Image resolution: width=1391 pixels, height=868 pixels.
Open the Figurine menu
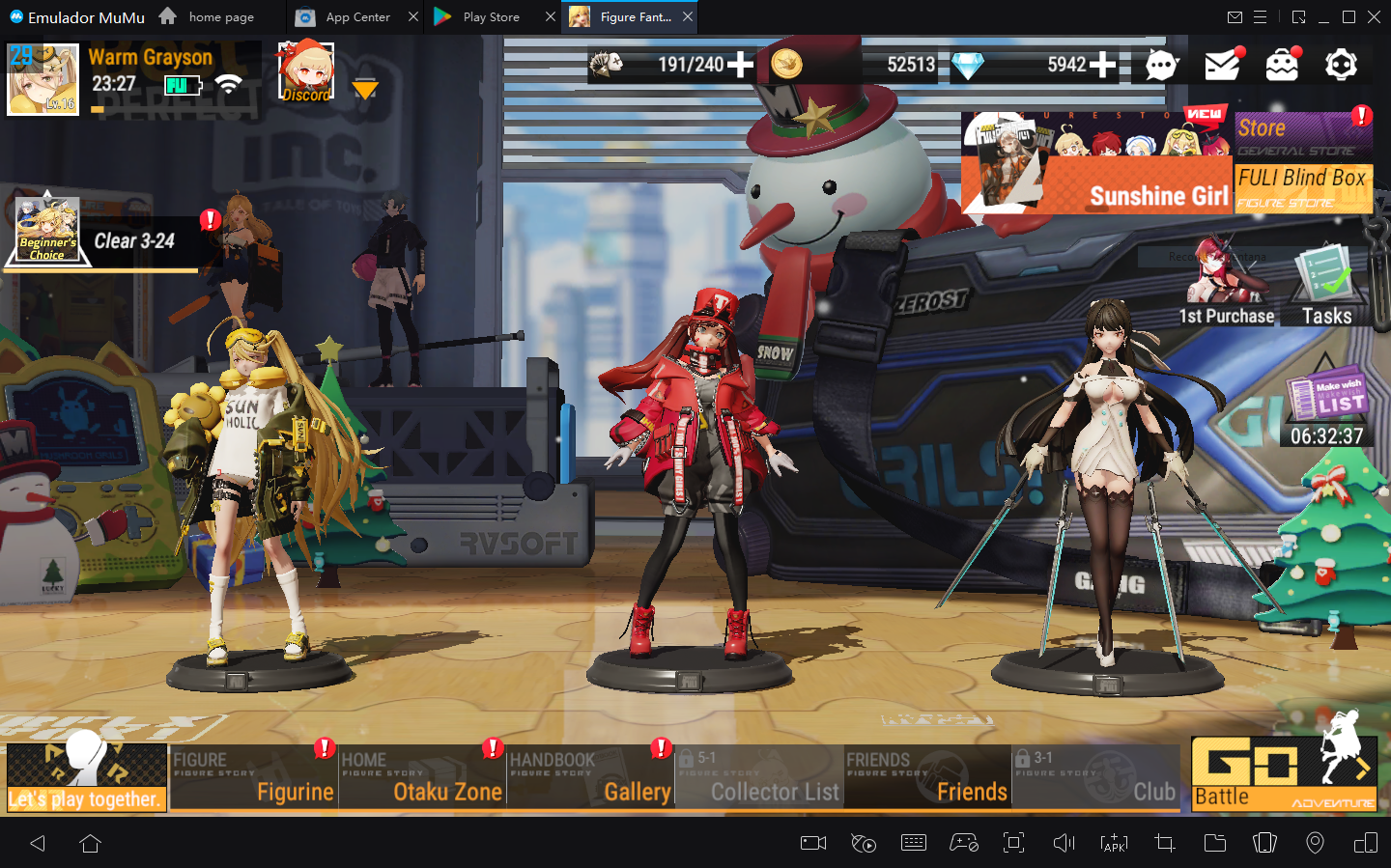coord(253,777)
